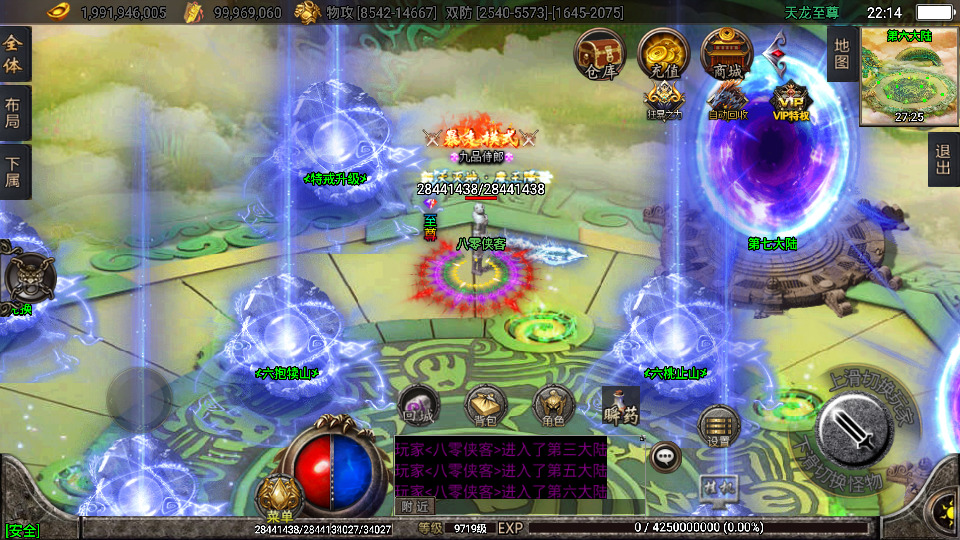Viewport: 960px width, 540px height.
Task: Use the 回城 return-to-town scroll
Action: click(416, 404)
